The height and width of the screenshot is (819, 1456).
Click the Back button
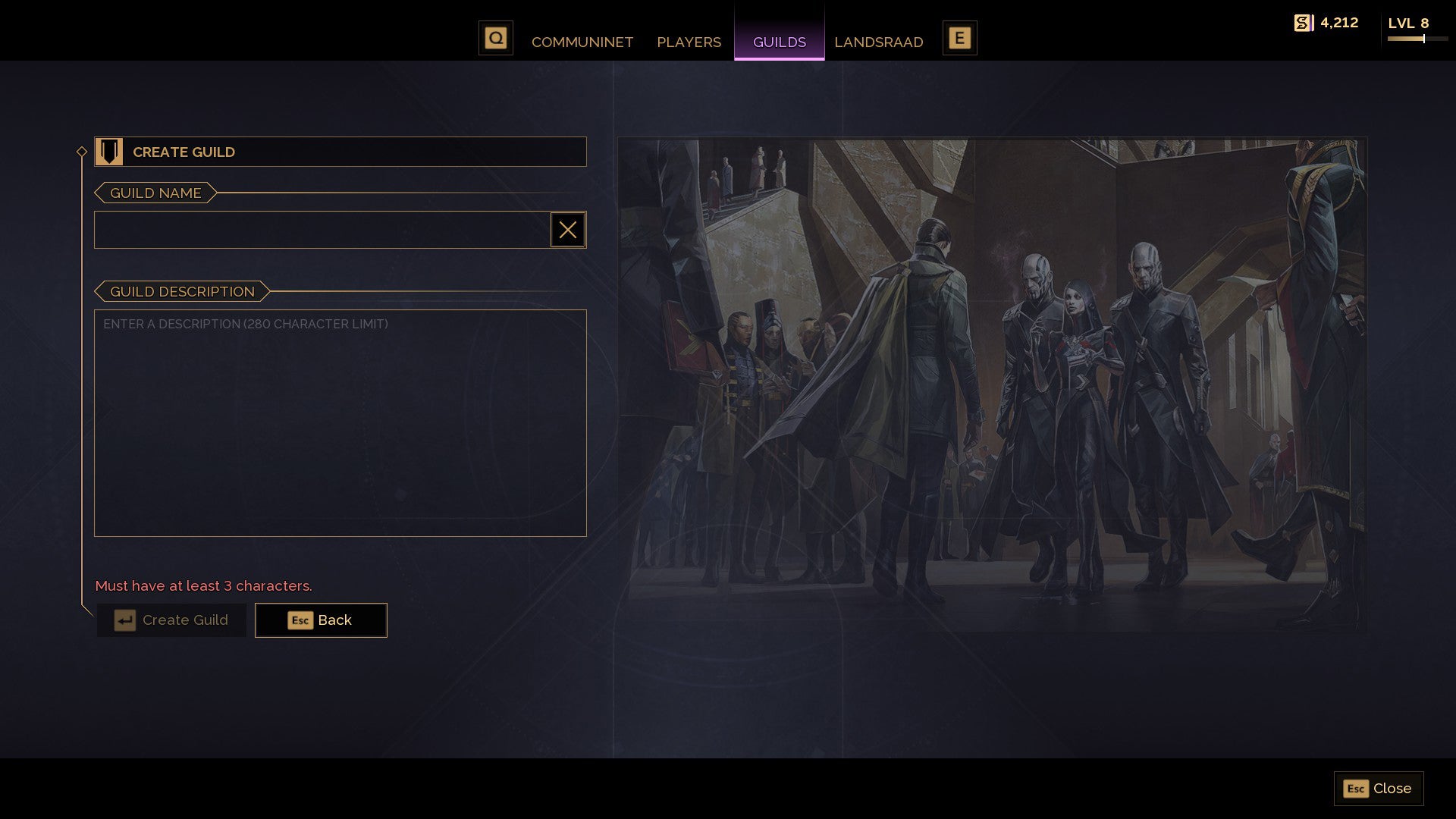(x=321, y=620)
